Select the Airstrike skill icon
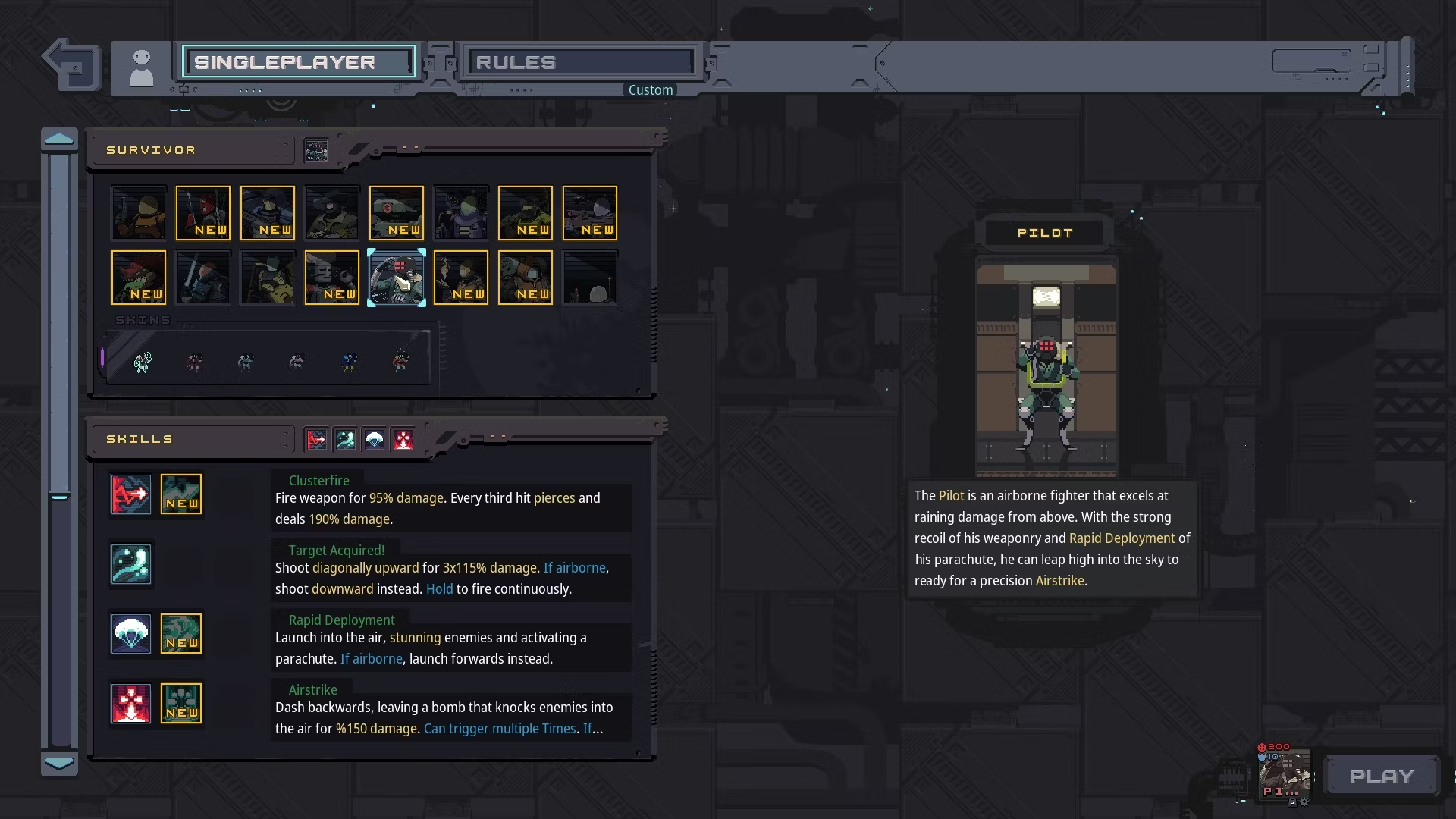This screenshot has width=1456, height=819. 131,704
